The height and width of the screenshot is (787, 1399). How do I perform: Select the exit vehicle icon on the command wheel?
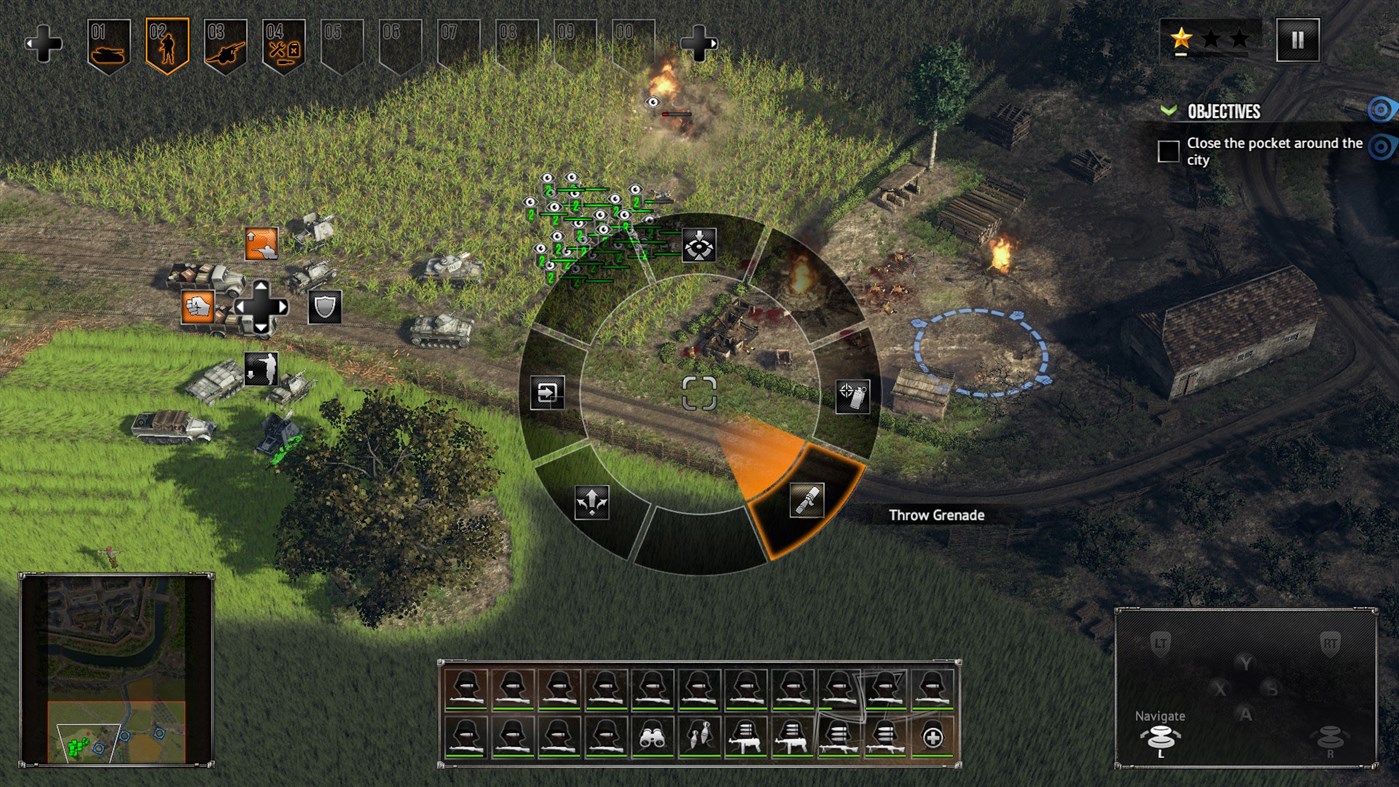[545, 391]
